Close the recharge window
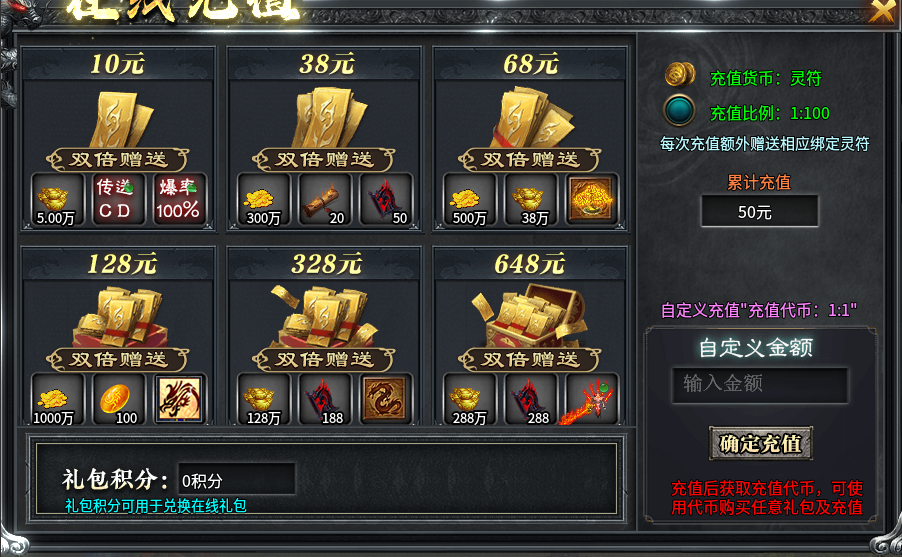The image size is (902, 557). click(882, 11)
